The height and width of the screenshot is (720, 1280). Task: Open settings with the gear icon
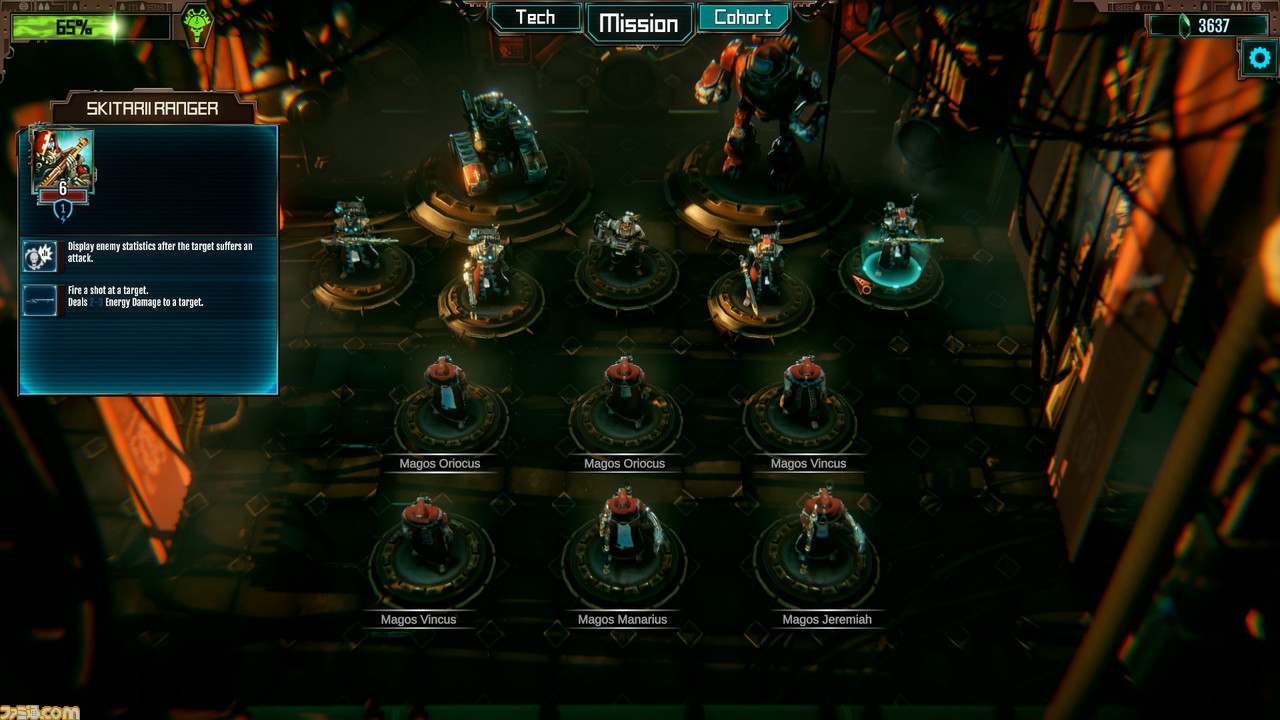(1259, 58)
